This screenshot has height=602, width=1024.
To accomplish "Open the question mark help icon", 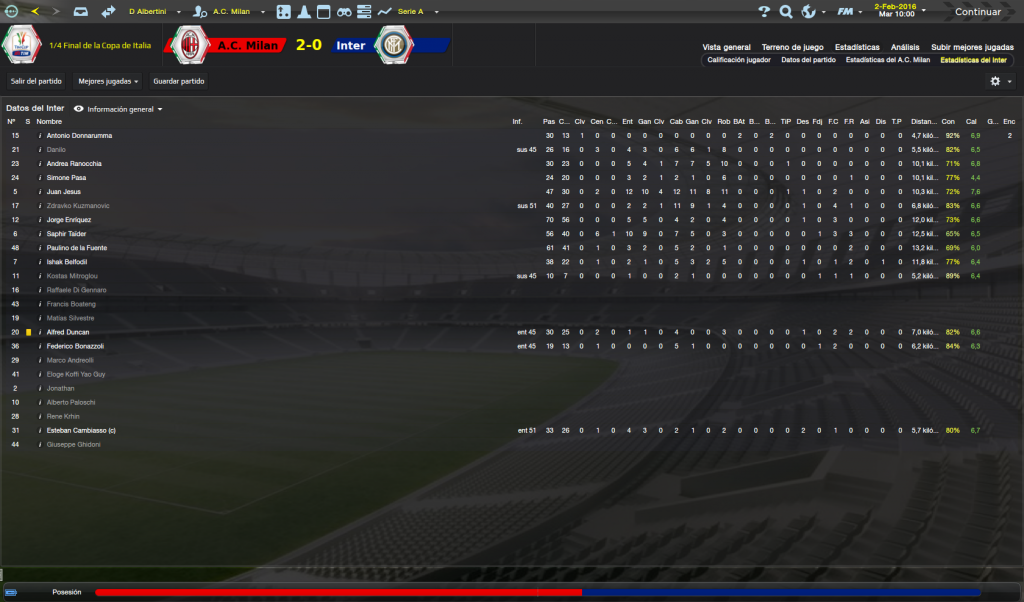I will [764, 12].
